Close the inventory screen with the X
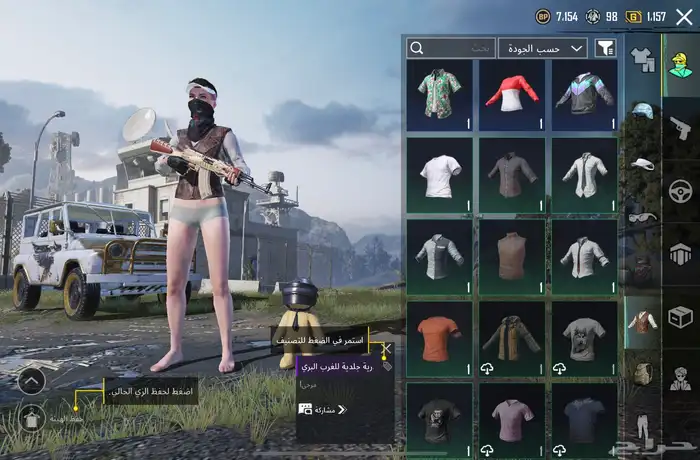700x460 pixels. click(684, 16)
